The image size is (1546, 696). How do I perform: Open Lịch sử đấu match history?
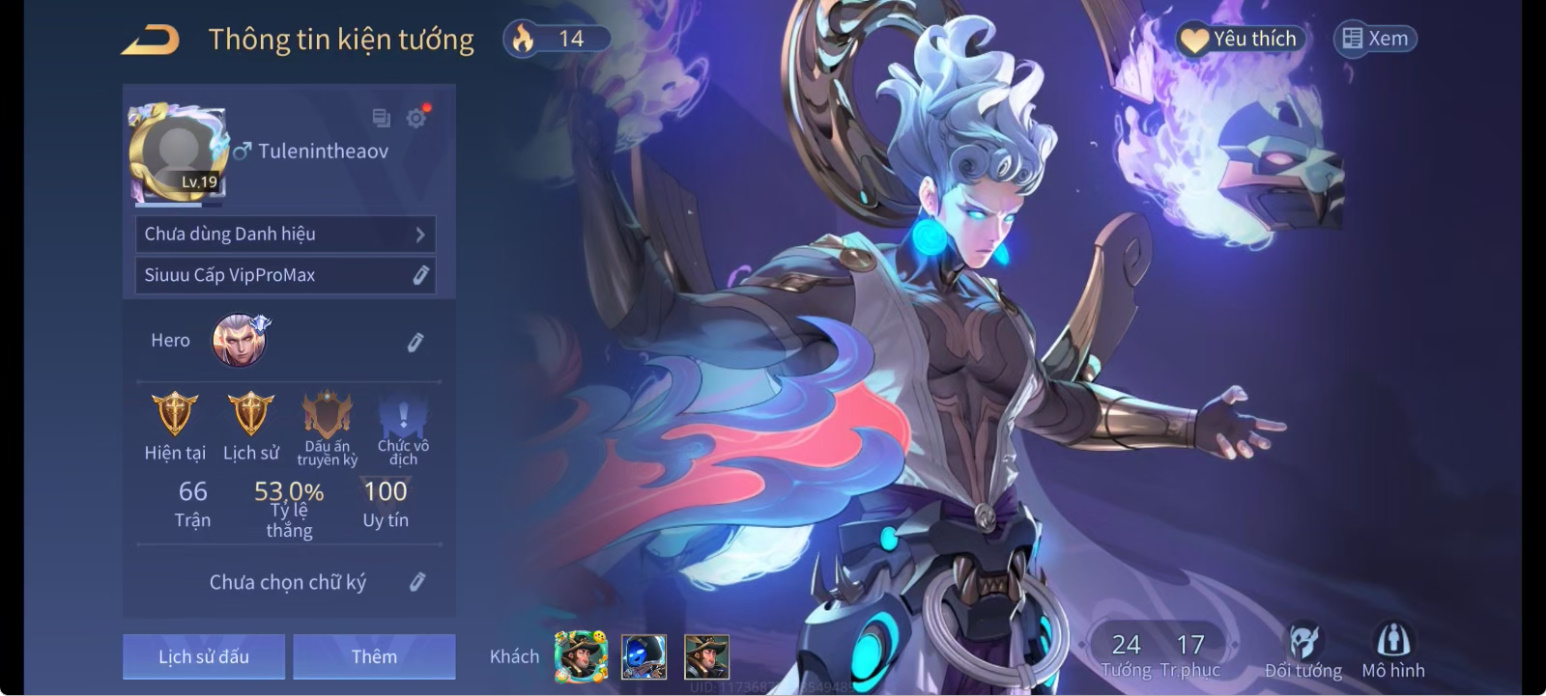click(x=204, y=656)
